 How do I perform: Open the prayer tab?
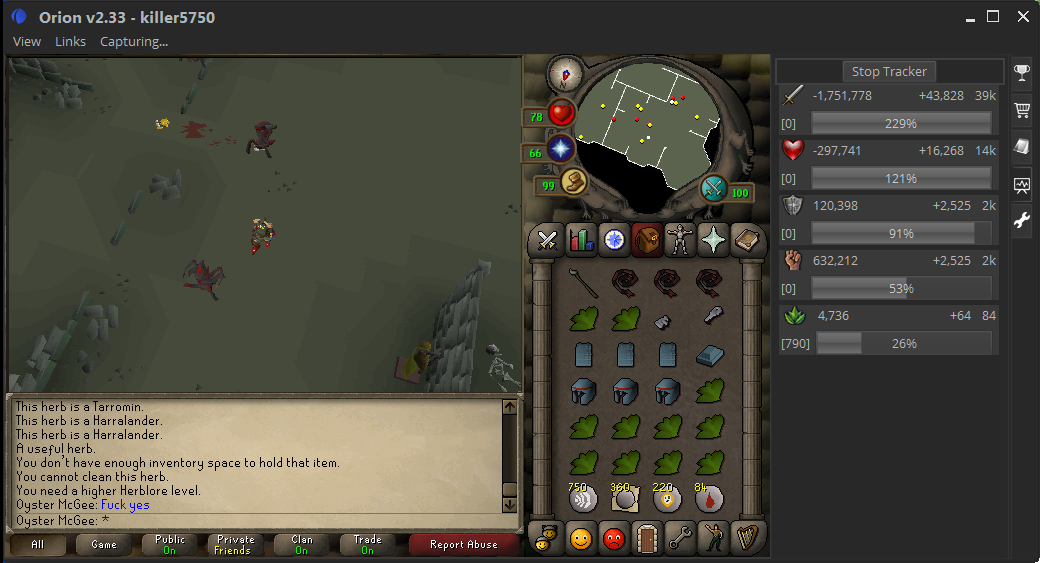713,240
